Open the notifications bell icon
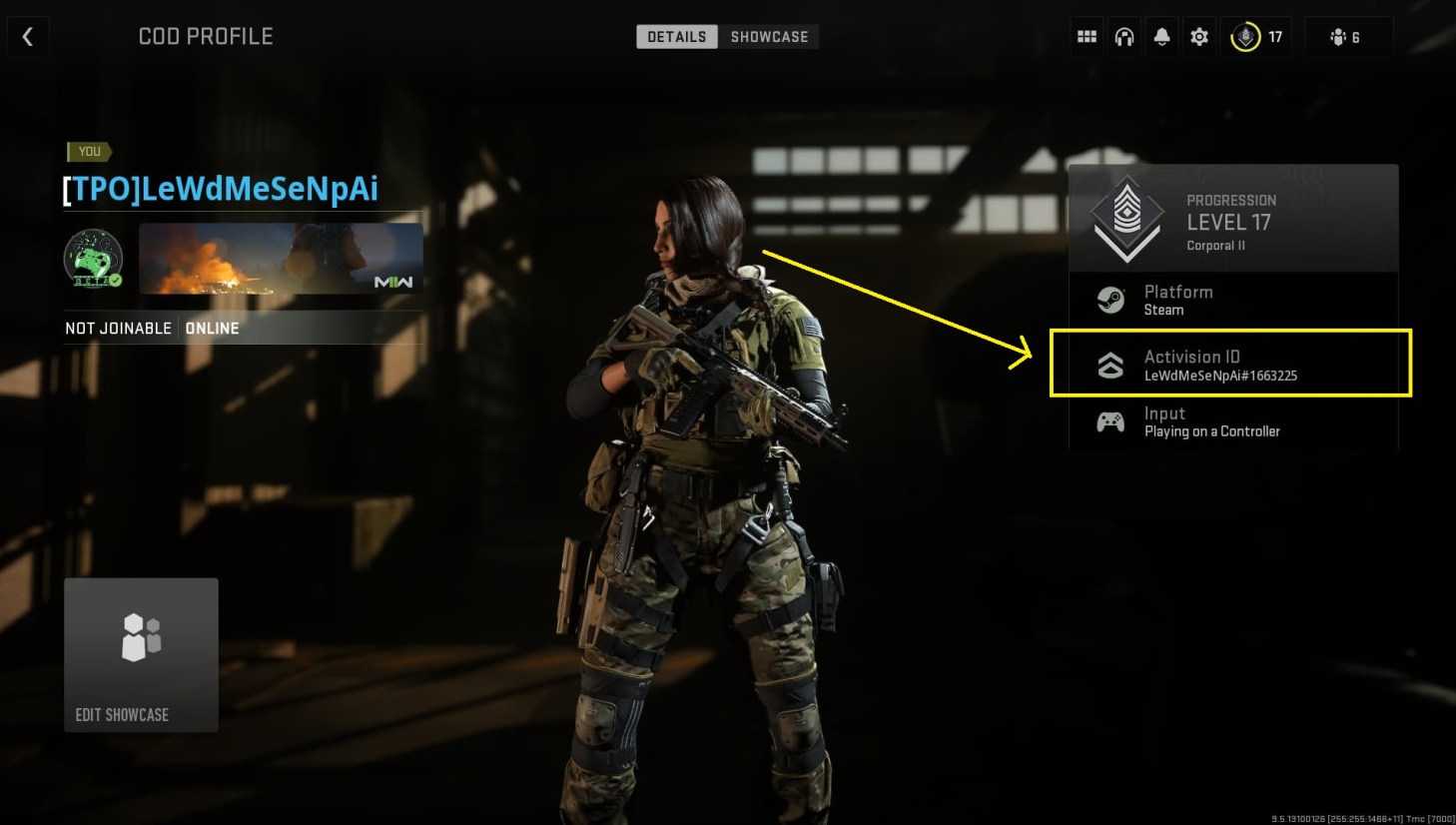The width and height of the screenshot is (1456, 825). 1161,35
